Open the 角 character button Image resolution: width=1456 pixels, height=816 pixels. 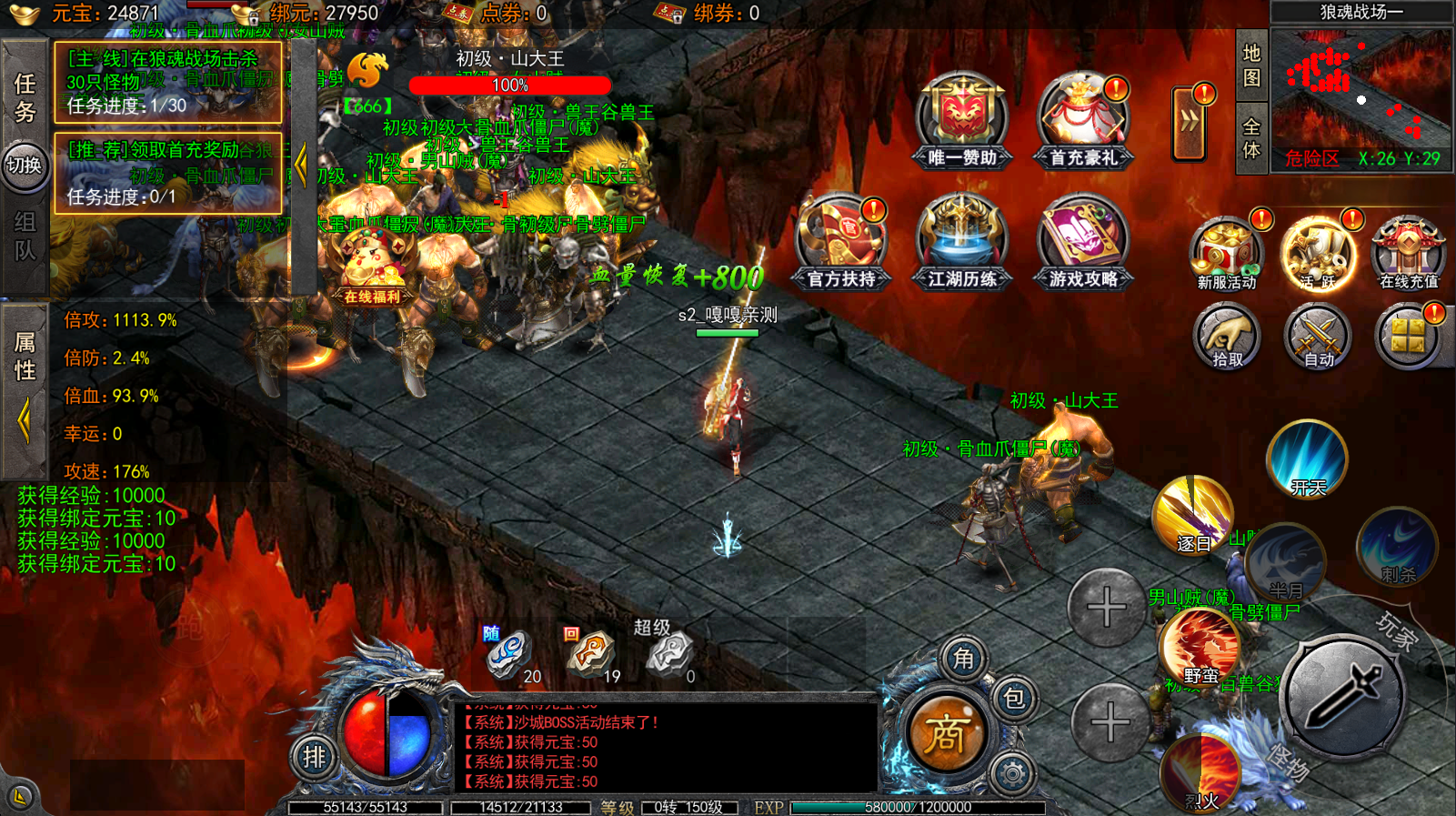[x=963, y=658]
